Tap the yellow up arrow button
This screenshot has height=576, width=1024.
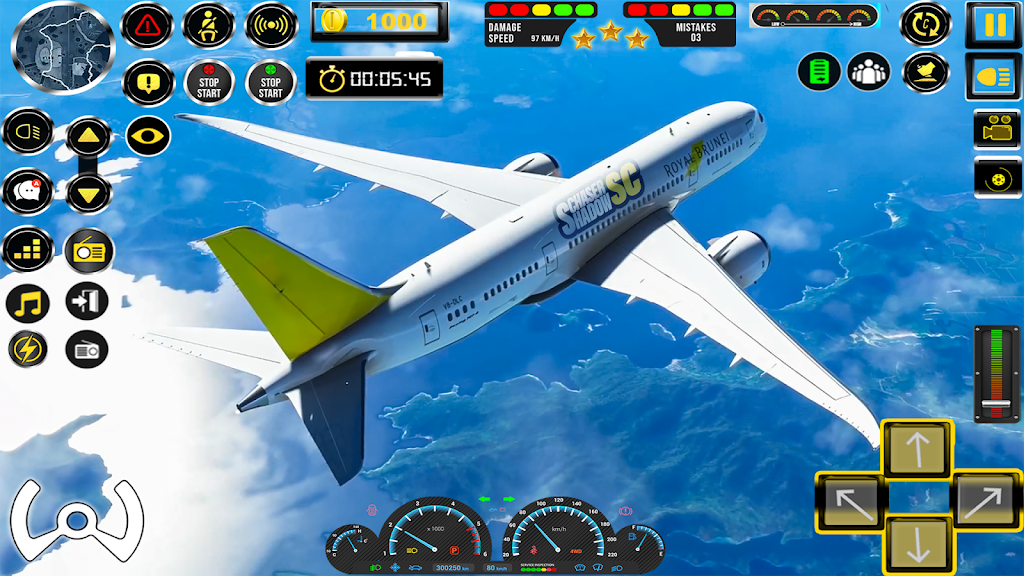89,136
